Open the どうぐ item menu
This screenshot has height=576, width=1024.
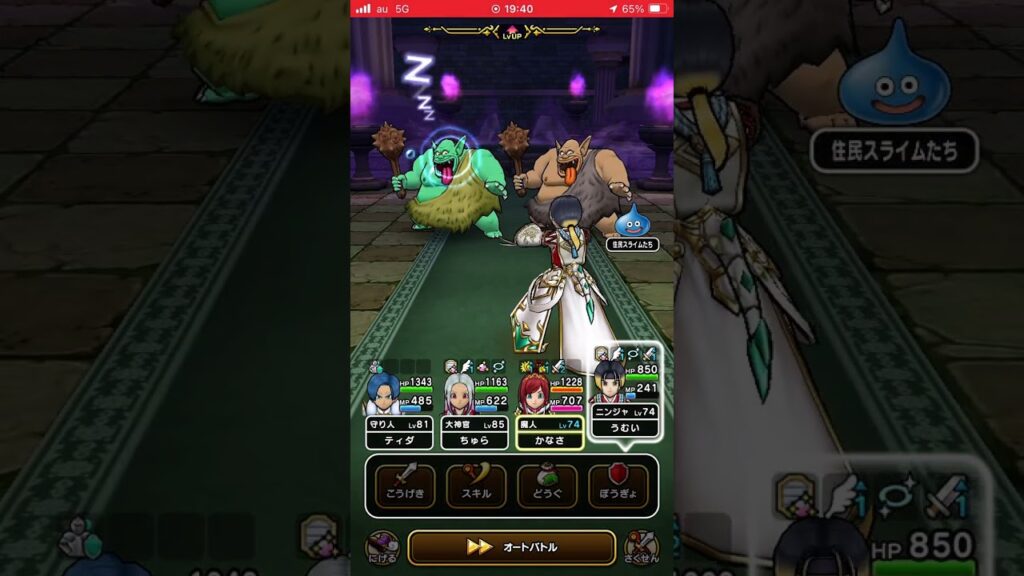coord(547,485)
